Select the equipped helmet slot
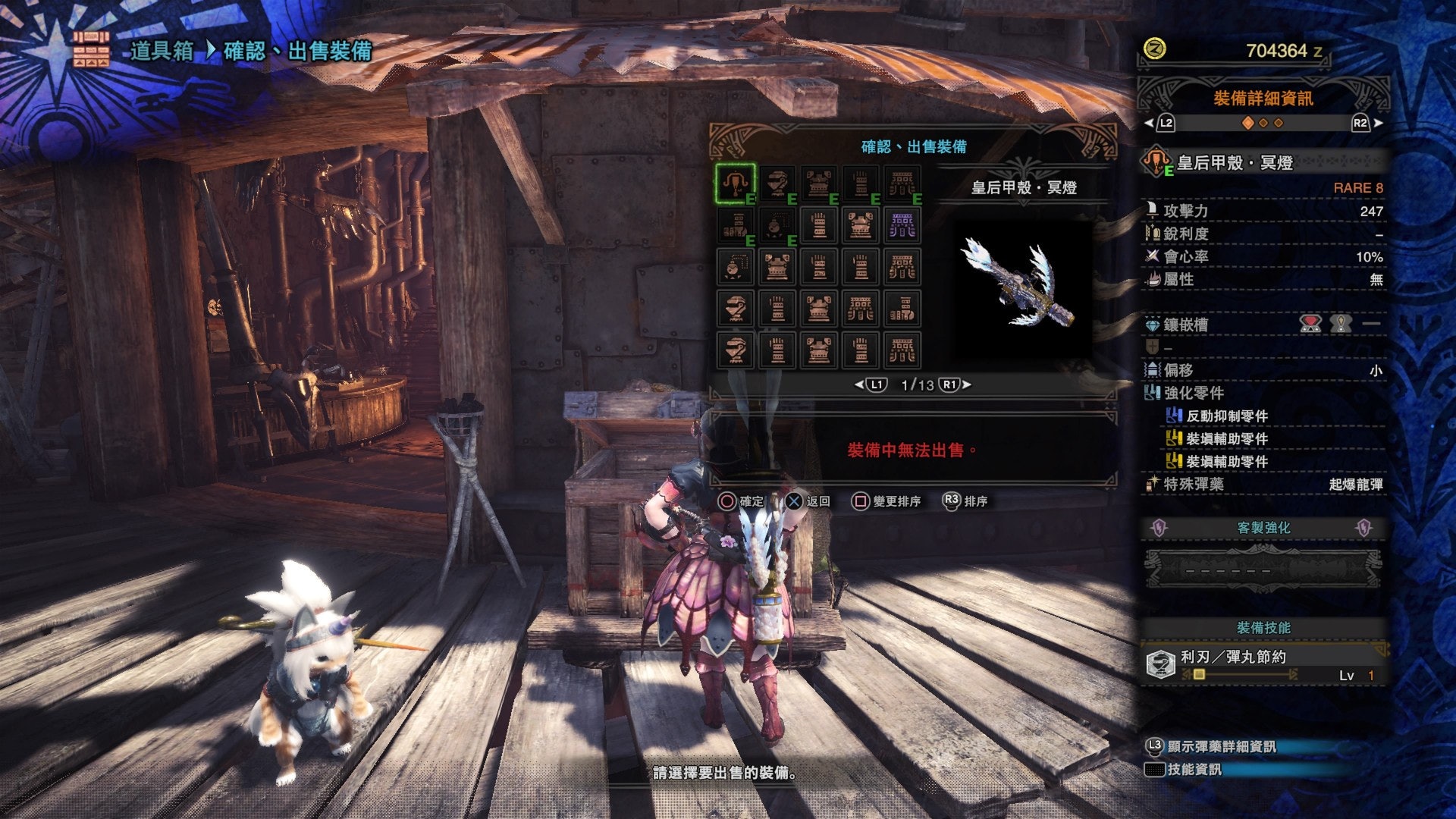The image size is (1456, 819). coord(777,184)
